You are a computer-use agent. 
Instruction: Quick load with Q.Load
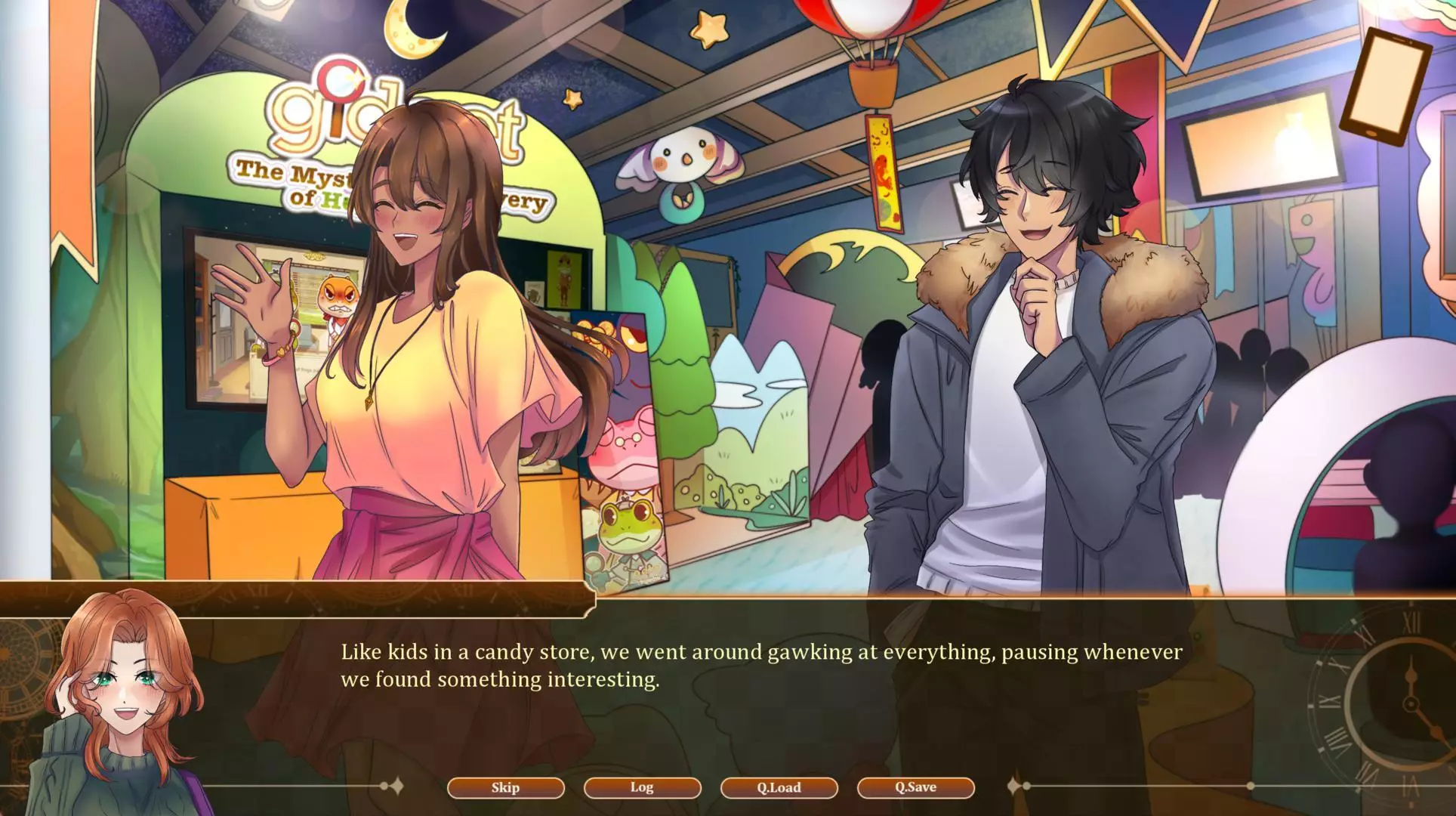[x=779, y=787]
